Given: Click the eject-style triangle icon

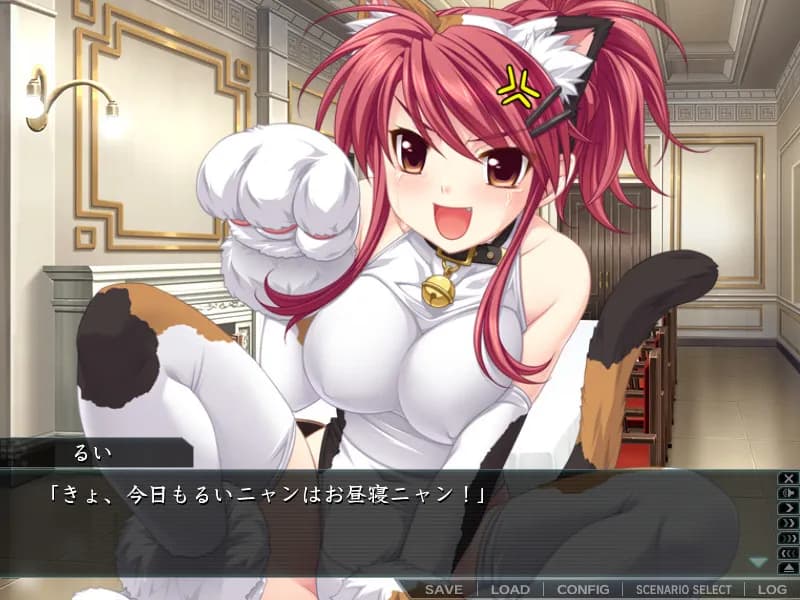Looking at the screenshot, I should [x=788, y=568].
